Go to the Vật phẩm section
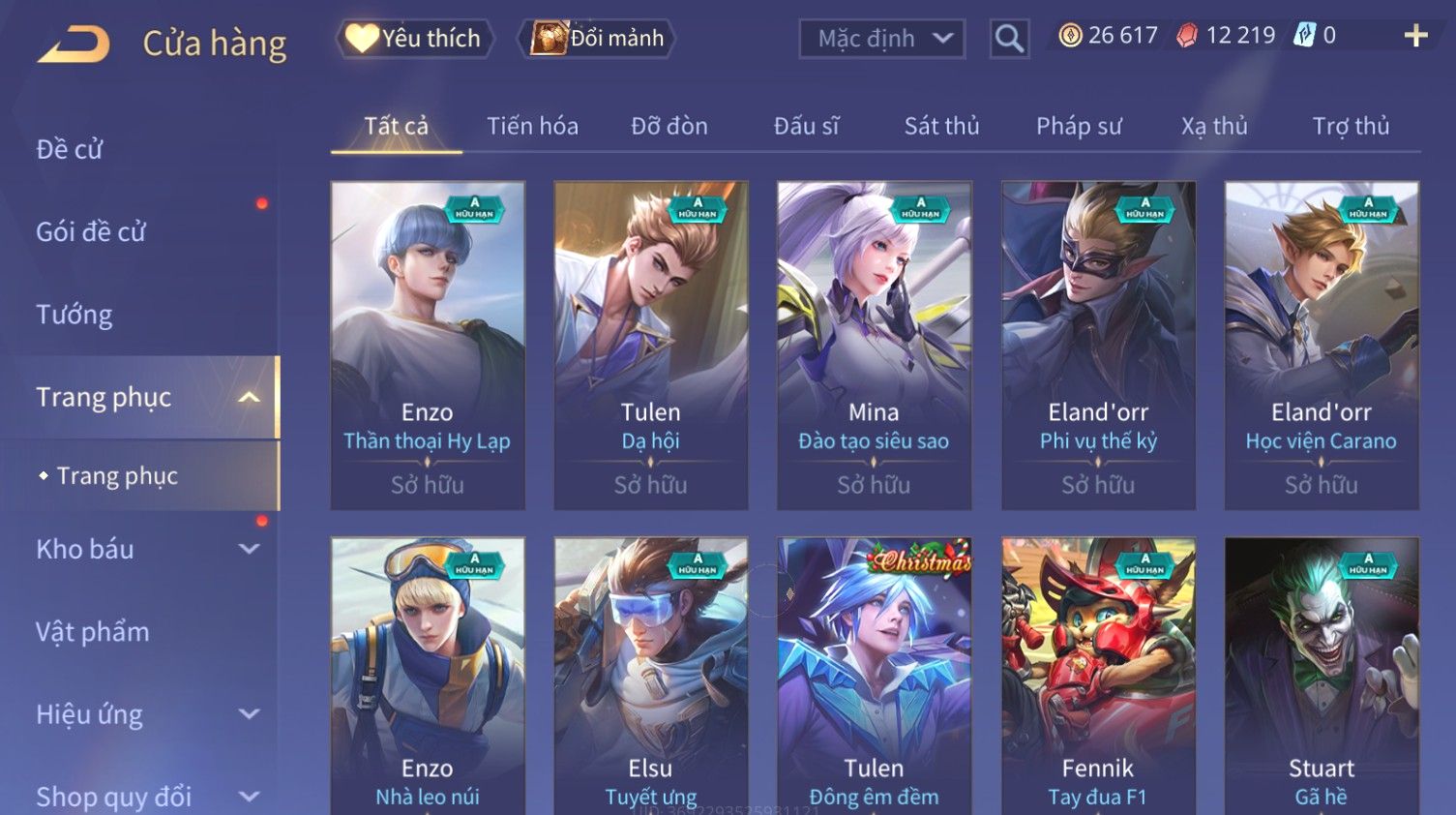Viewport: 1456px width, 815px height. pyautogui.click(x=93, y=632)
